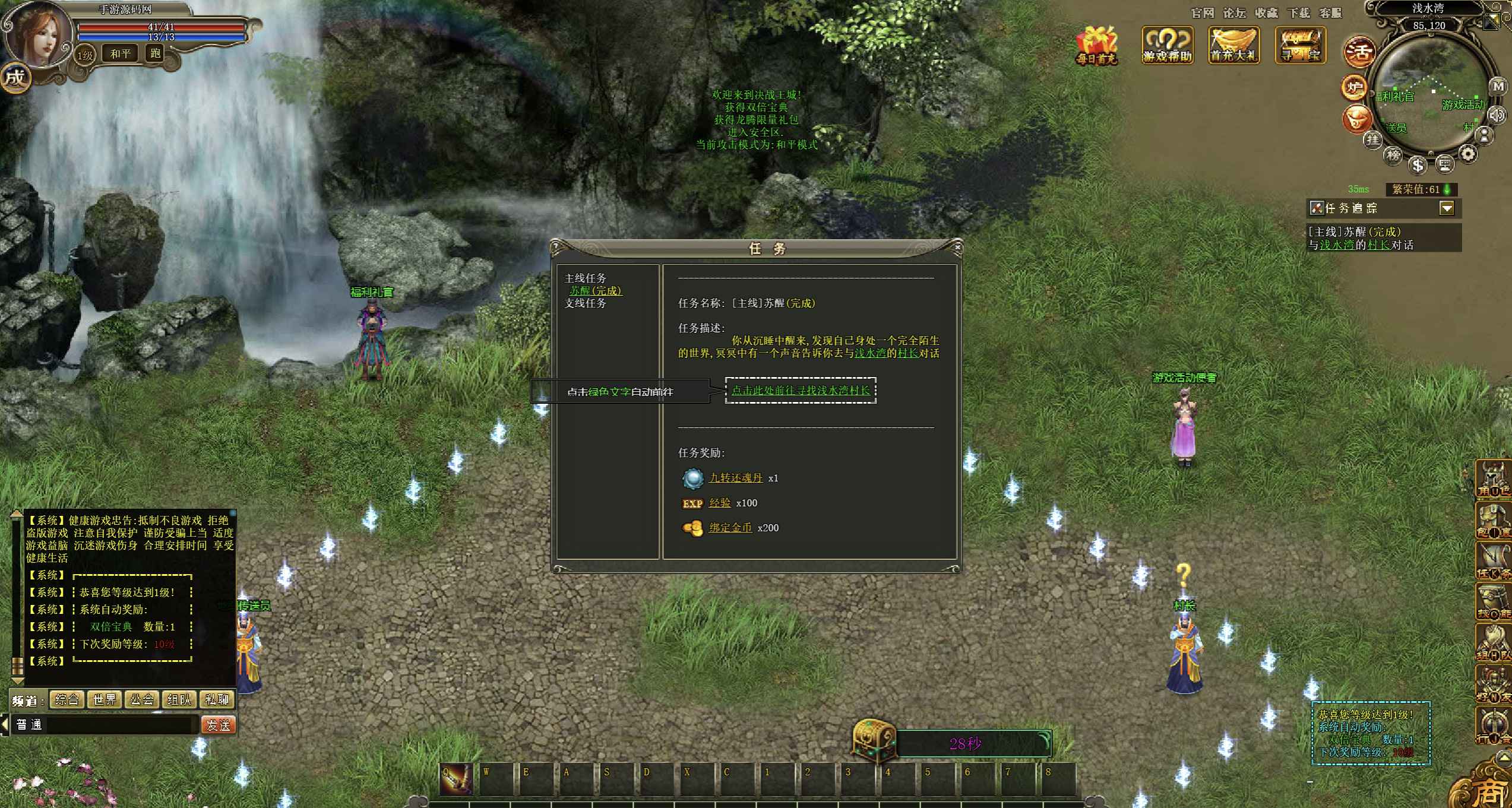The image size is (1512, 808).
Task: Open the 官网 official site link
Action: click(1203, 13)
